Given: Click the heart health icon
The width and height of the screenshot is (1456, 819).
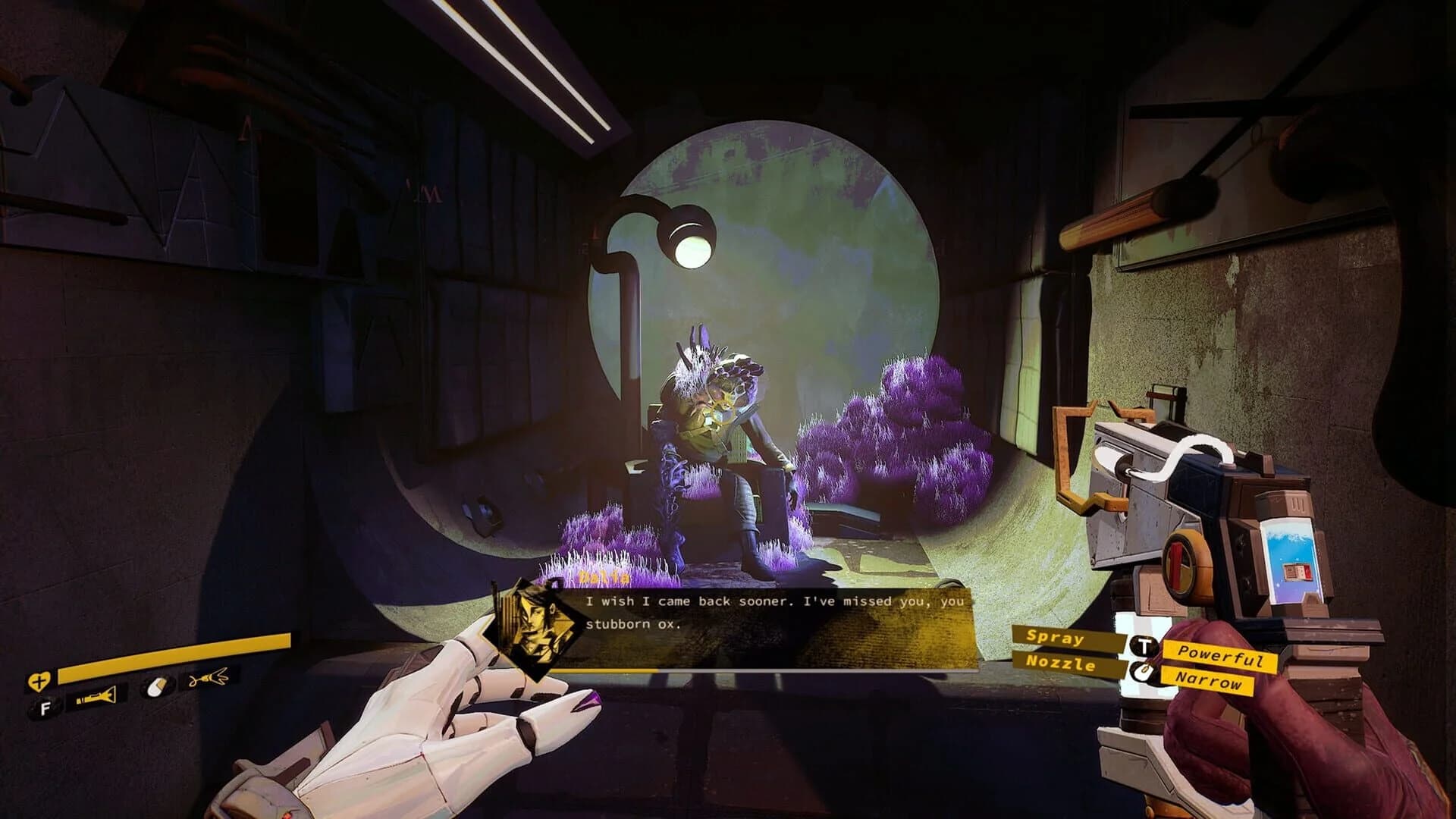Looking at the screenshot, I should [x=40, y=680].
